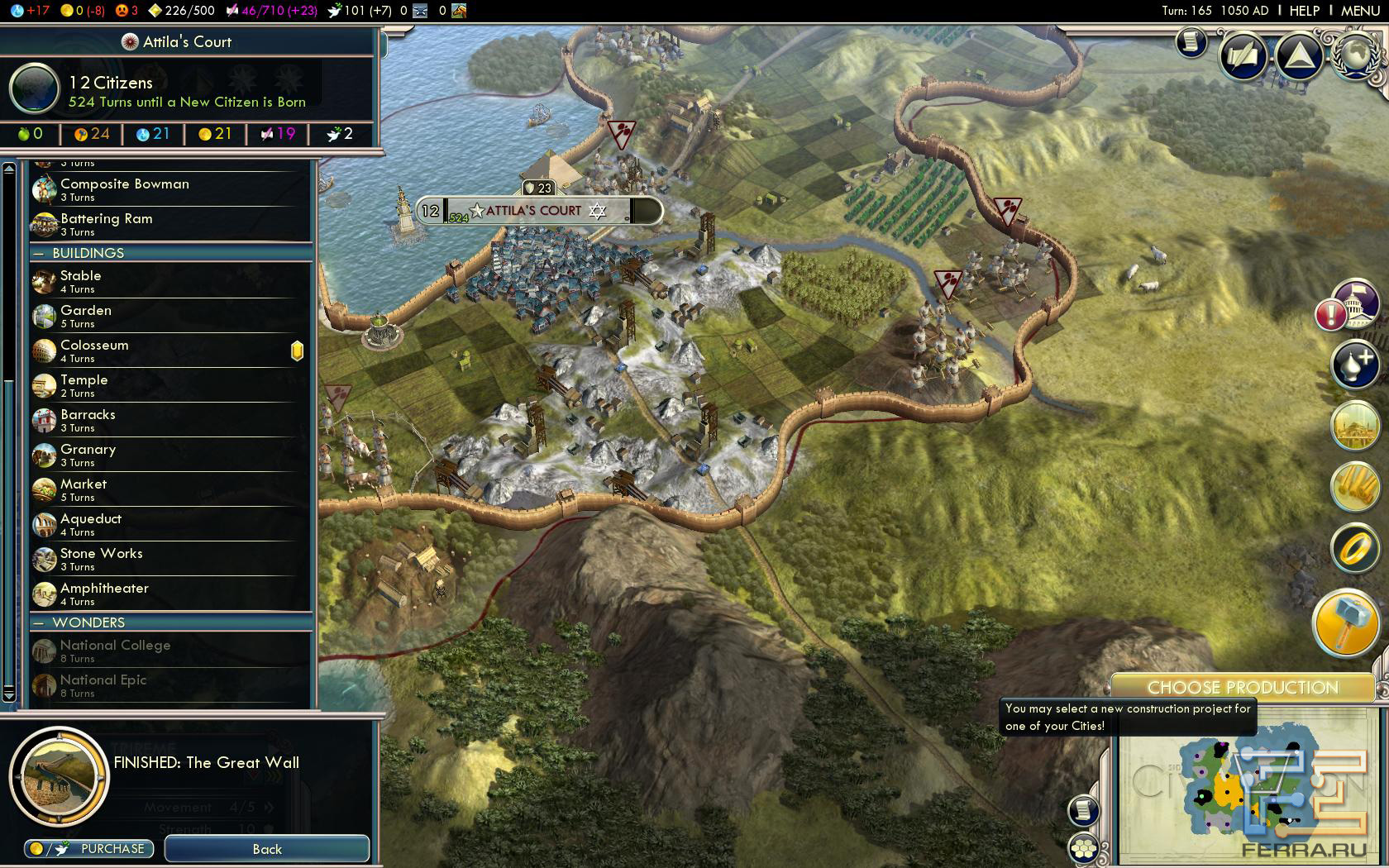Image resolution: width=1389 pixels, height=868 pixels.
Task: Click the Purchase button
Action: 88,848
